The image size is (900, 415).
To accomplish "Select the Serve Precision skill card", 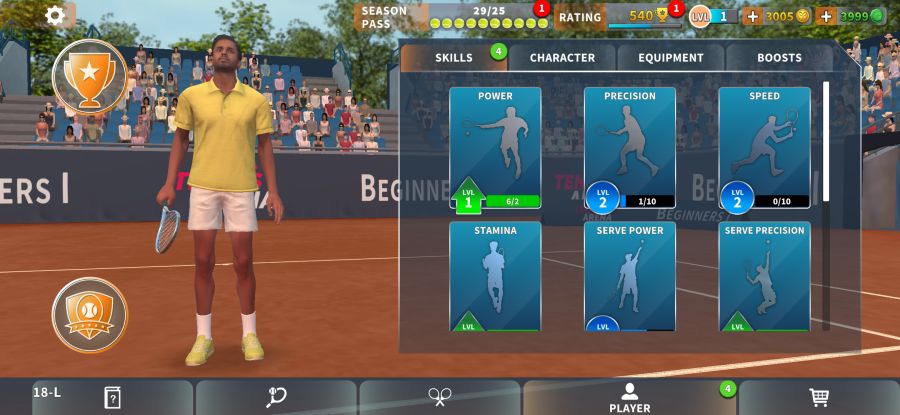I will click(x=764, y=277).
